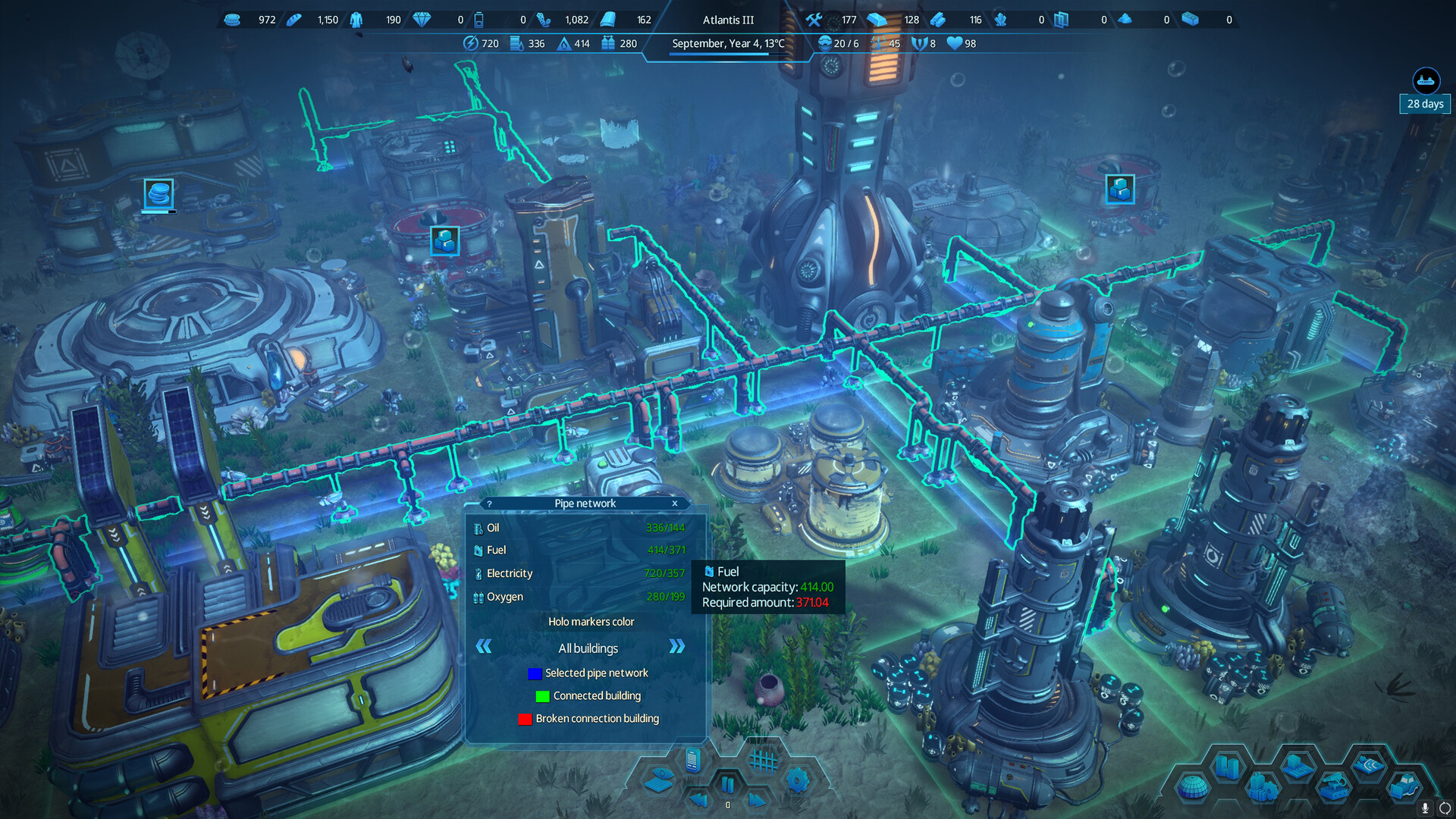
Task: Cycle holo markers filter with left arrows
Action: click(x=484, y=647)
